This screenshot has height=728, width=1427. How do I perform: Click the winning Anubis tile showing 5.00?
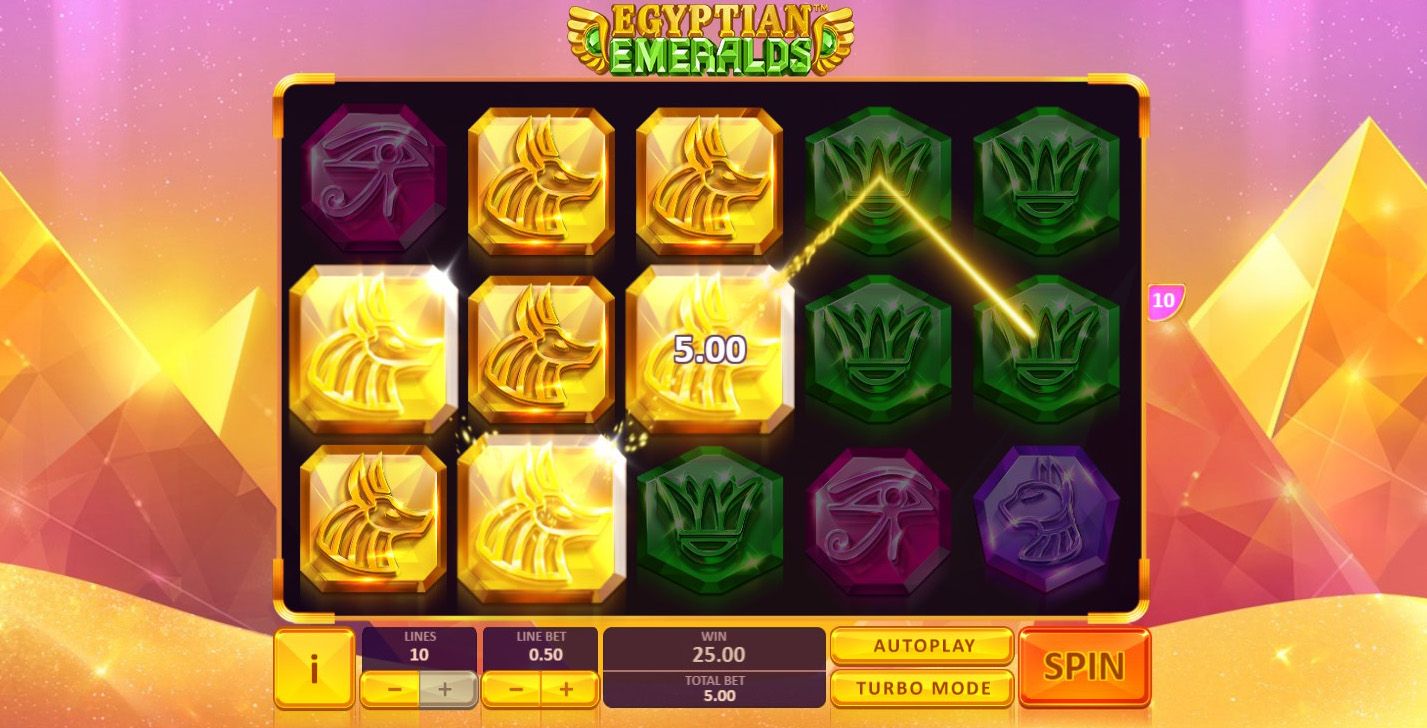pyautogui.click(x=708, y=348)
